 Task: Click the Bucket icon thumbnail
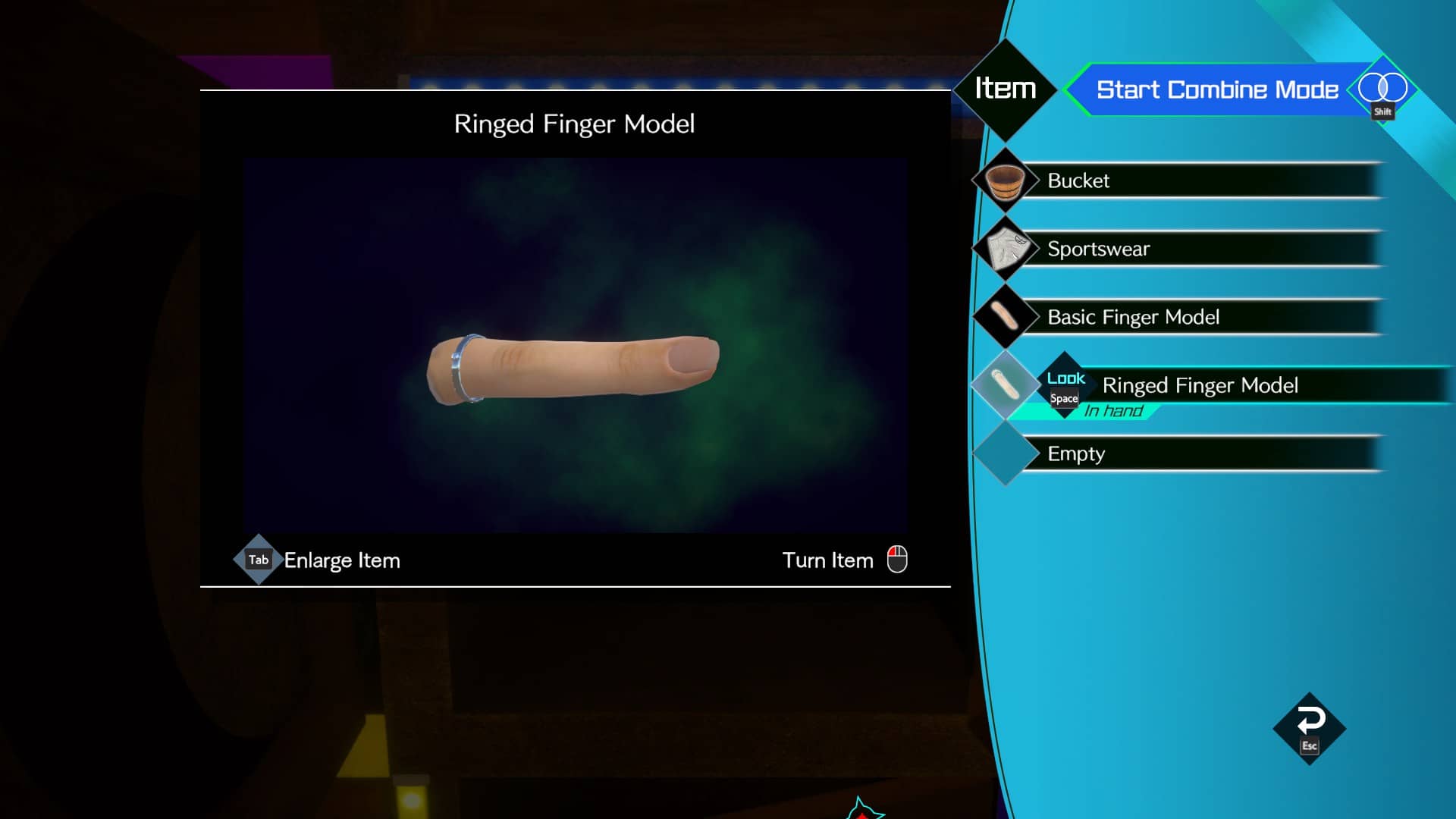click(1005, 181)
